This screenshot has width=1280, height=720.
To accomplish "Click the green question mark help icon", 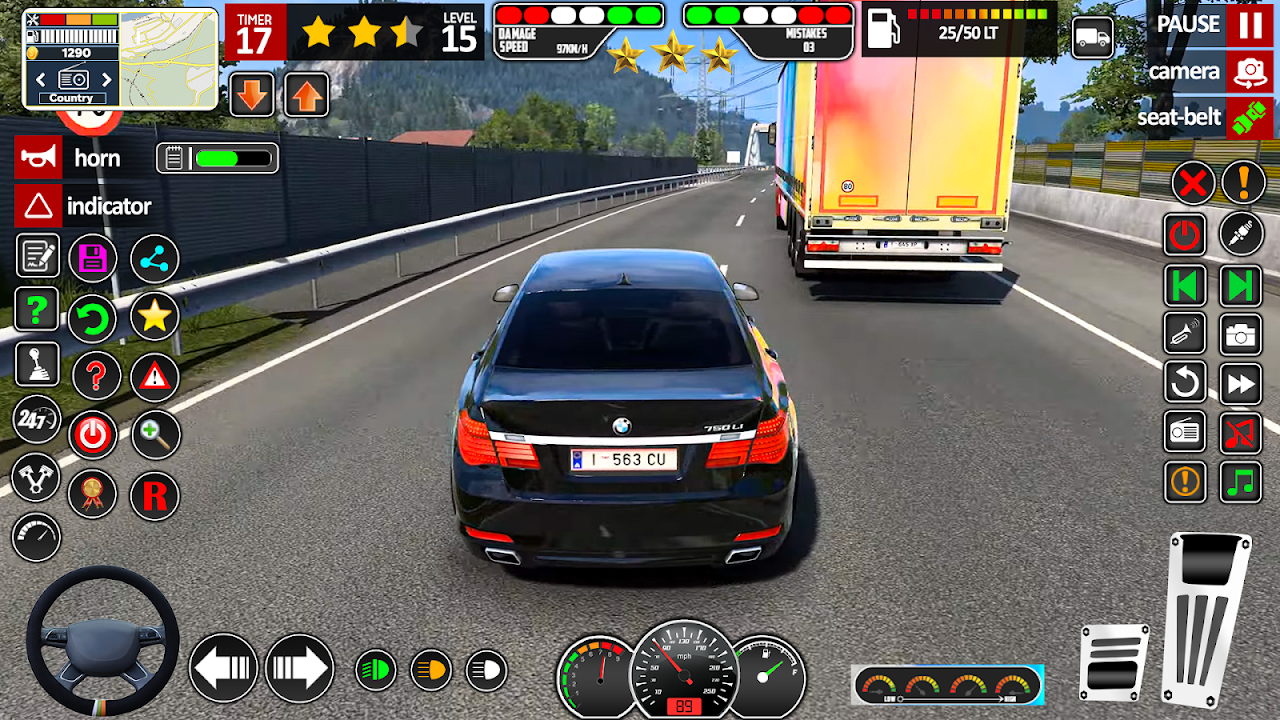I will (x=37, y=311).
